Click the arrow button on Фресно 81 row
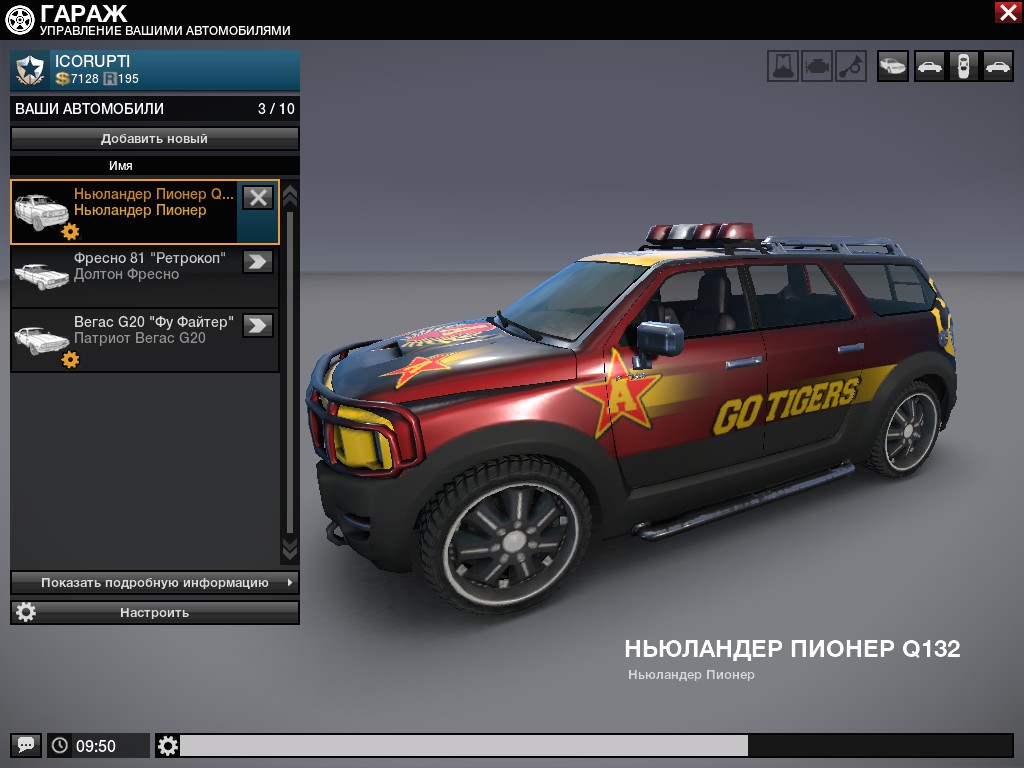 (258, 261)
